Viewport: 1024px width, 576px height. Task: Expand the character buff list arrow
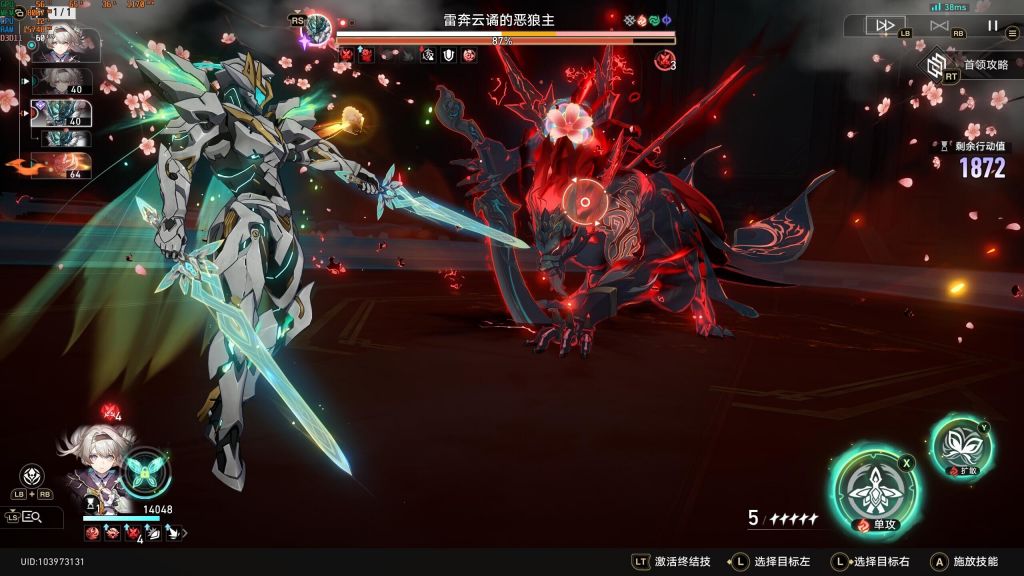click(x=182, y=534)
